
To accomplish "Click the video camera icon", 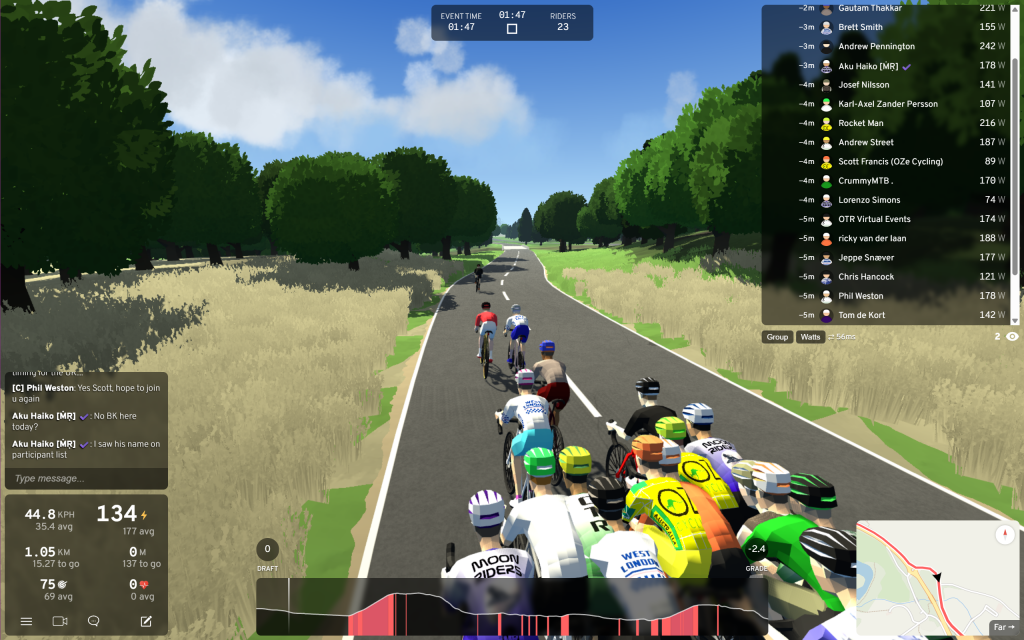I will point(59,621).
